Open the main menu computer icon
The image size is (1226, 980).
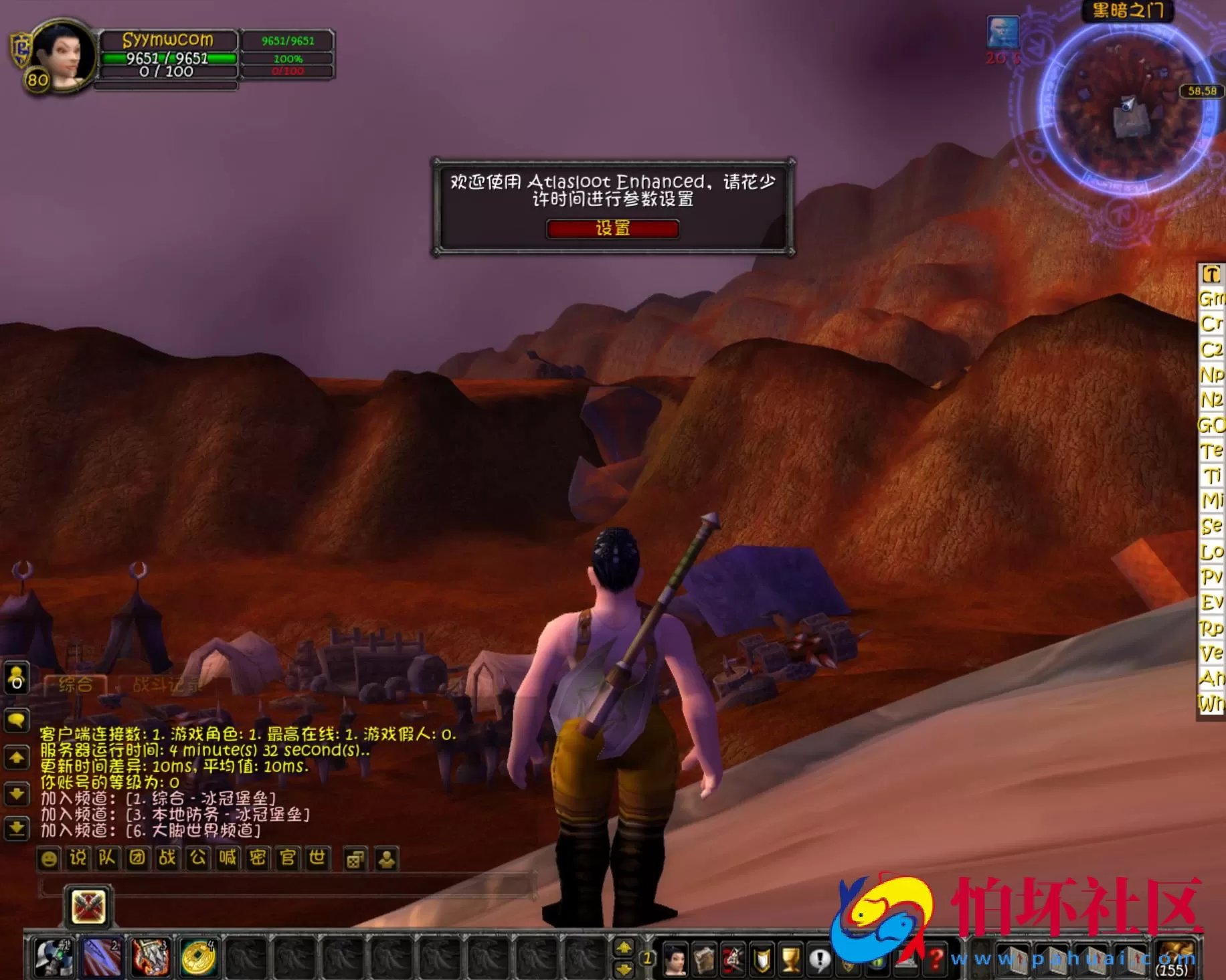pos(907,958)
